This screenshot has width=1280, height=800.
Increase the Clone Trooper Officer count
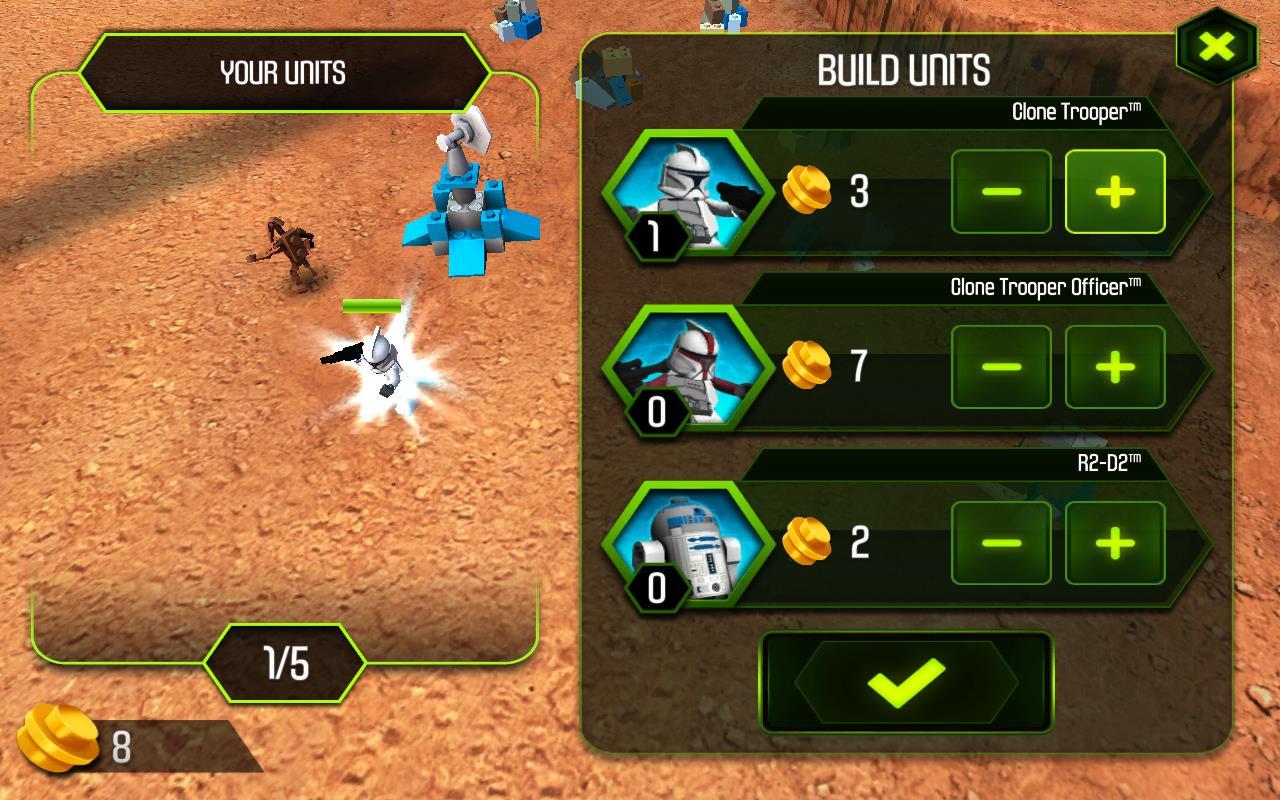[1115, 367]
